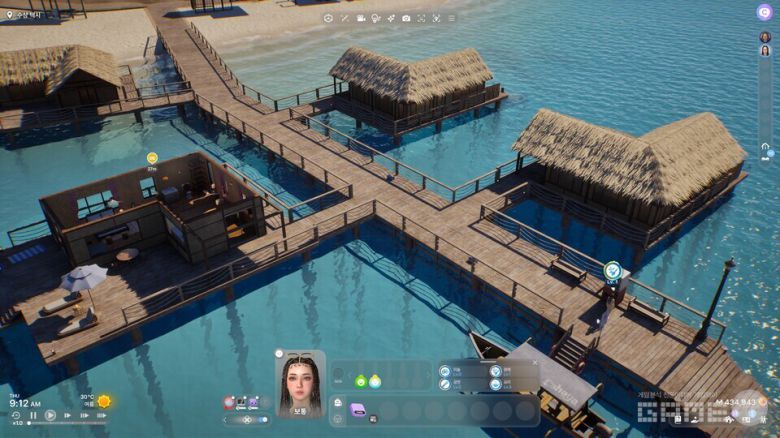Close the needs status panel
This screenshot has width=780, height=438.
[x=534, y=362]
